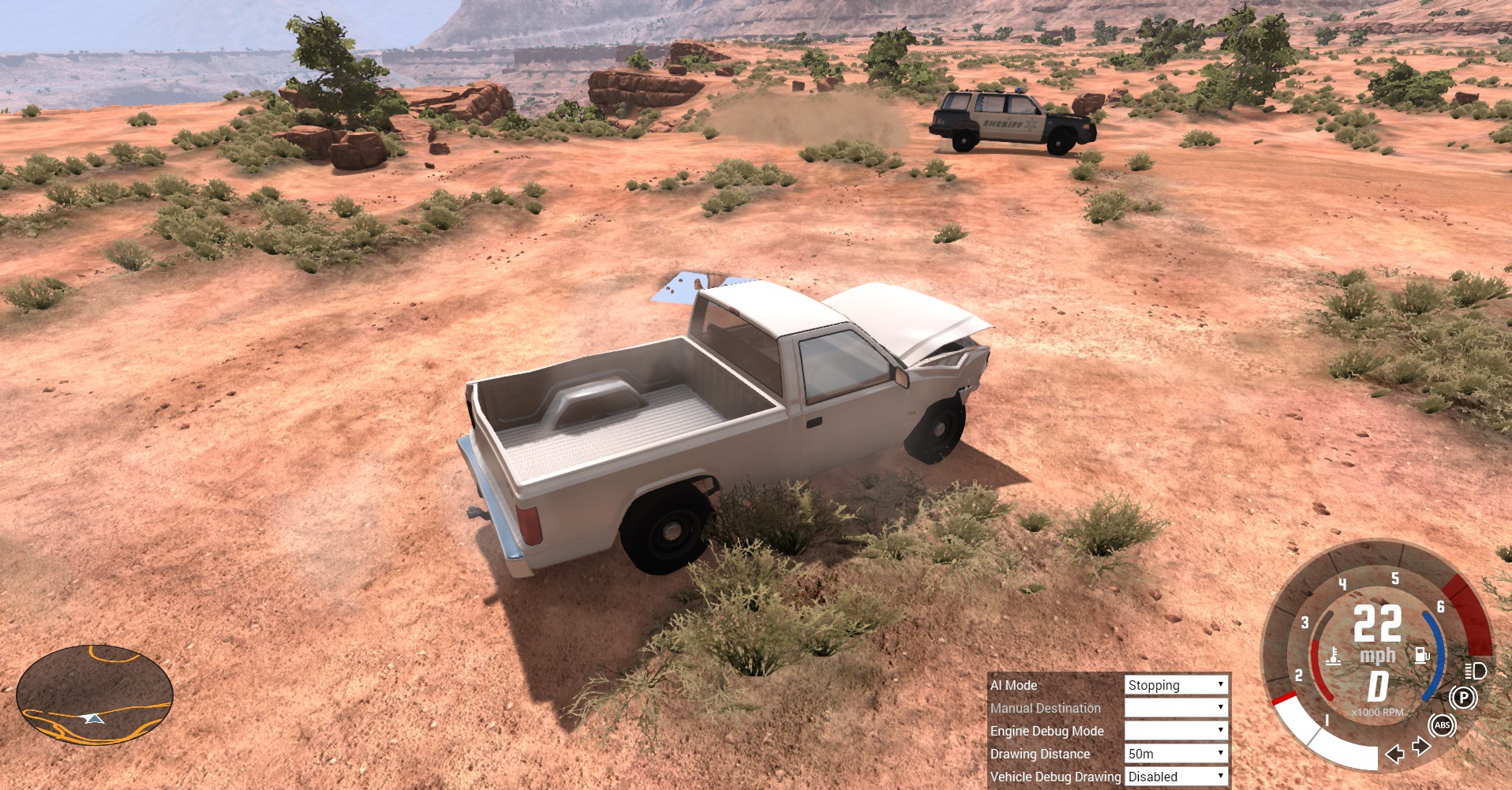Open the Vehicle Debug Drawing dropdown
This screenshot has width=1512, height=790.
1176,777
